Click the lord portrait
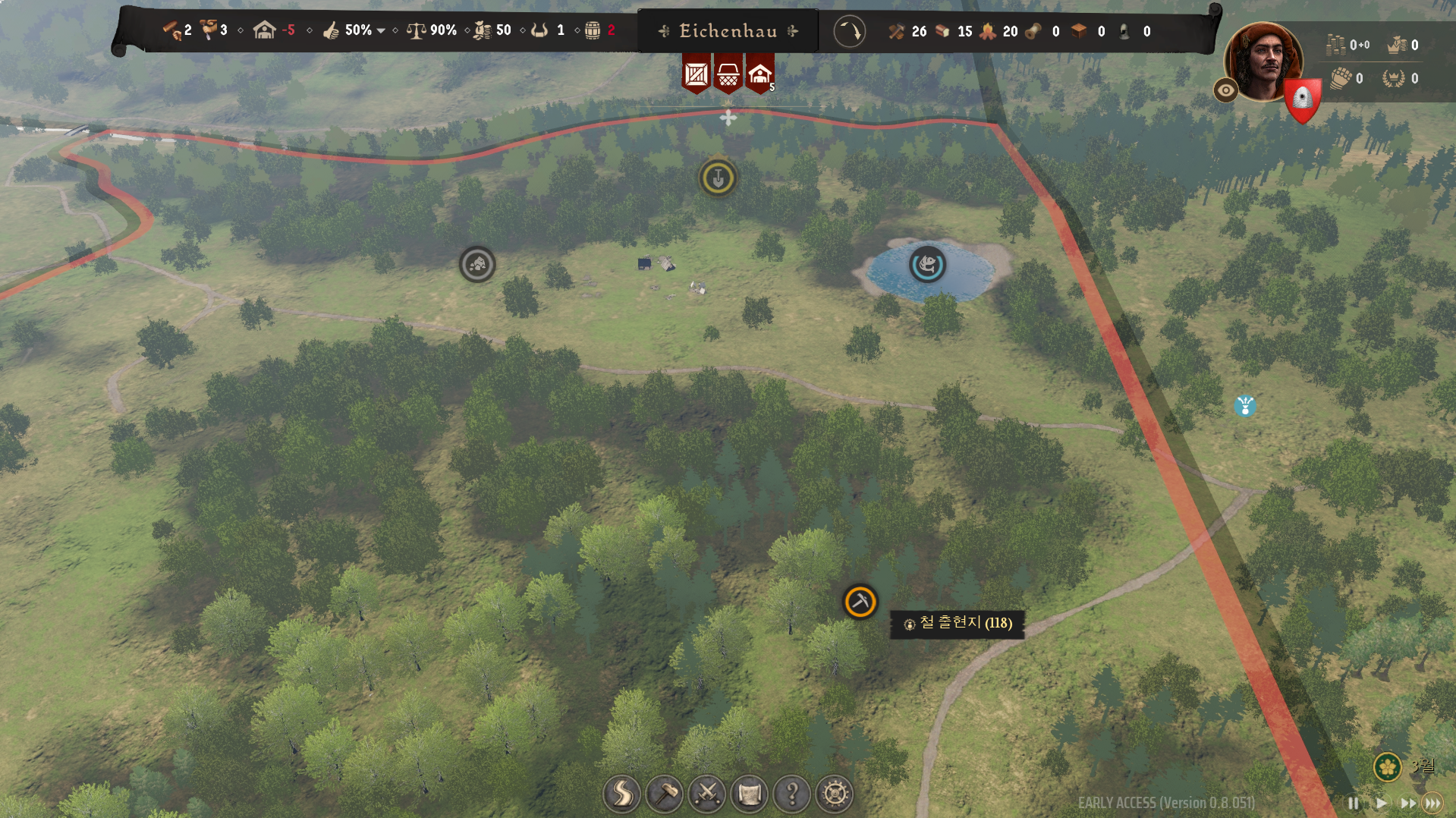The width and height of the screenshot is (1456, 818). [x=1263, y=61]
